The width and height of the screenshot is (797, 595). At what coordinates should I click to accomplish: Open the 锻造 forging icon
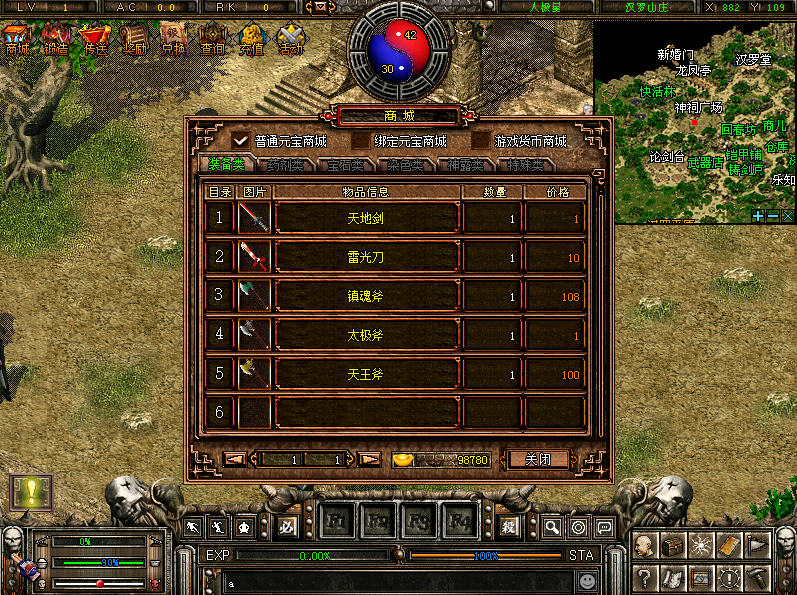click(x=56, y=40)
